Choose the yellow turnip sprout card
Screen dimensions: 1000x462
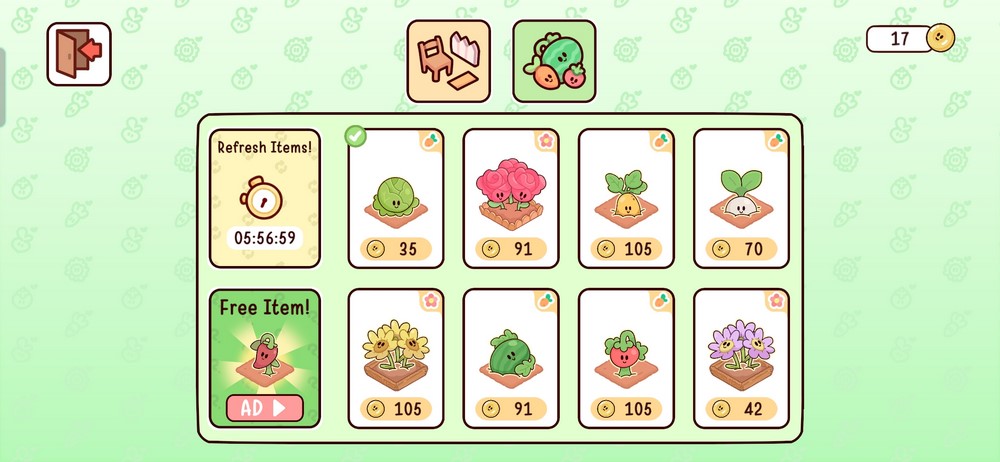(x=625, y=198)
